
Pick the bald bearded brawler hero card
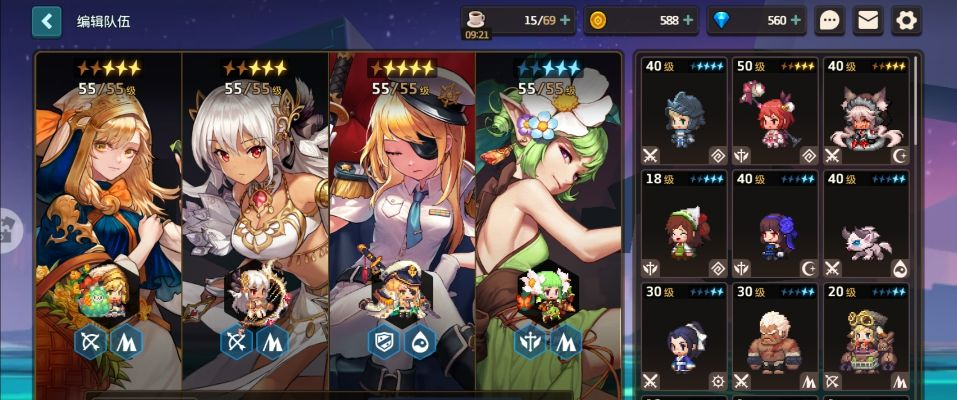[x=775, y=337]
